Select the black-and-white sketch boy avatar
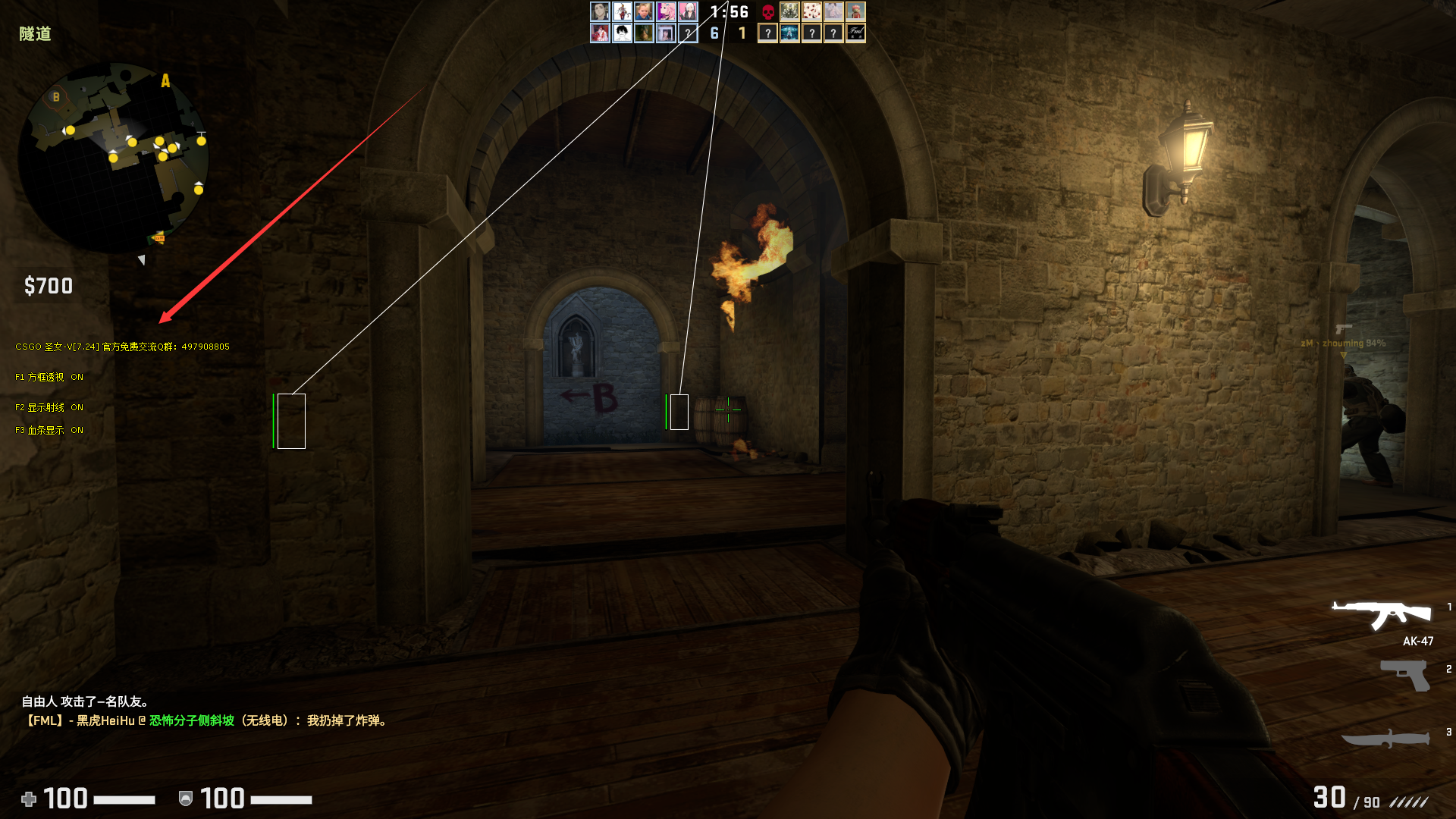Screen dimensions: 1456x819 pos(622,33)
